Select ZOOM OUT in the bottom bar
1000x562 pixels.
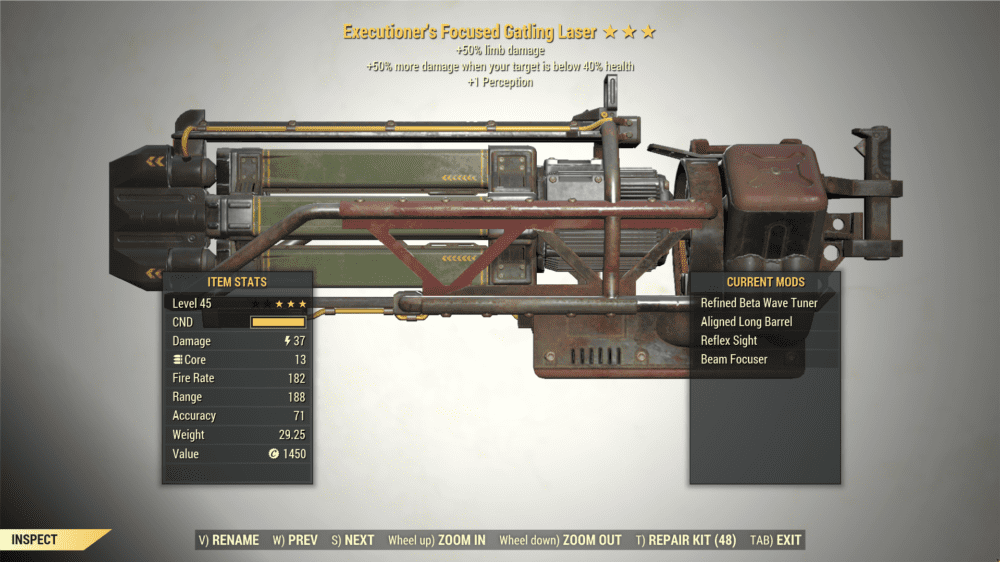point(560,540)
